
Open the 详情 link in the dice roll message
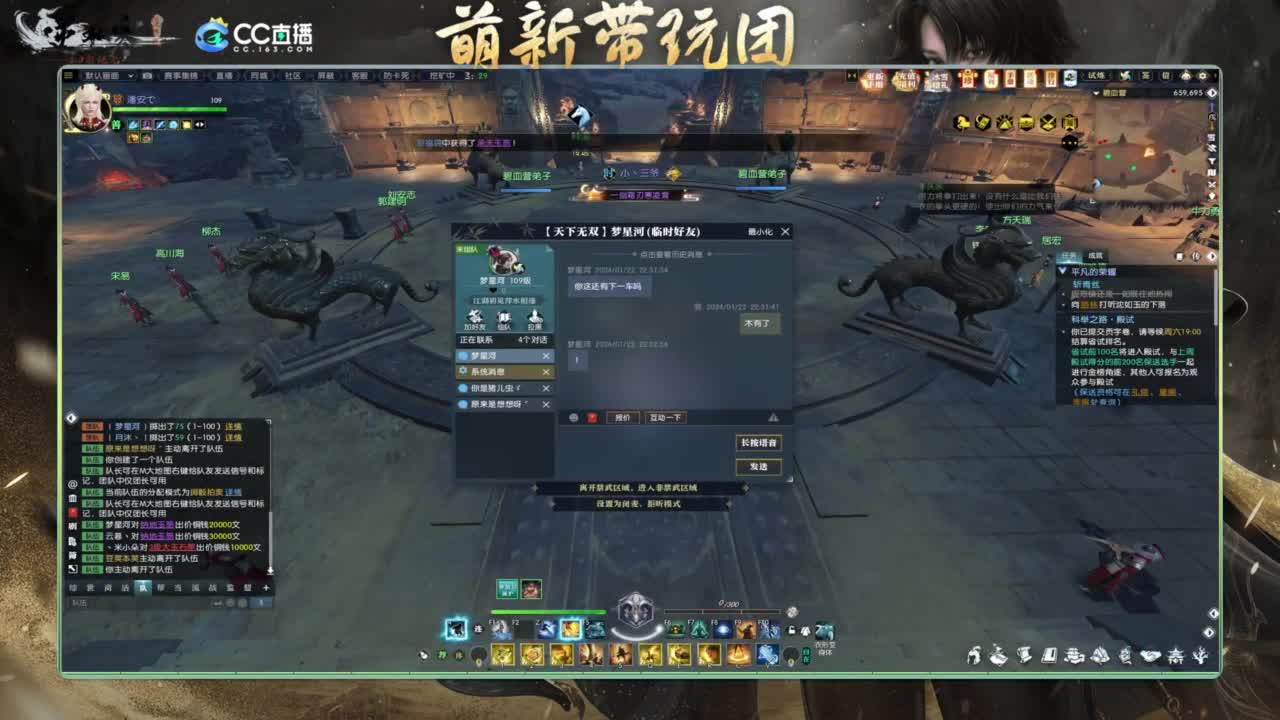coord(233,426)
